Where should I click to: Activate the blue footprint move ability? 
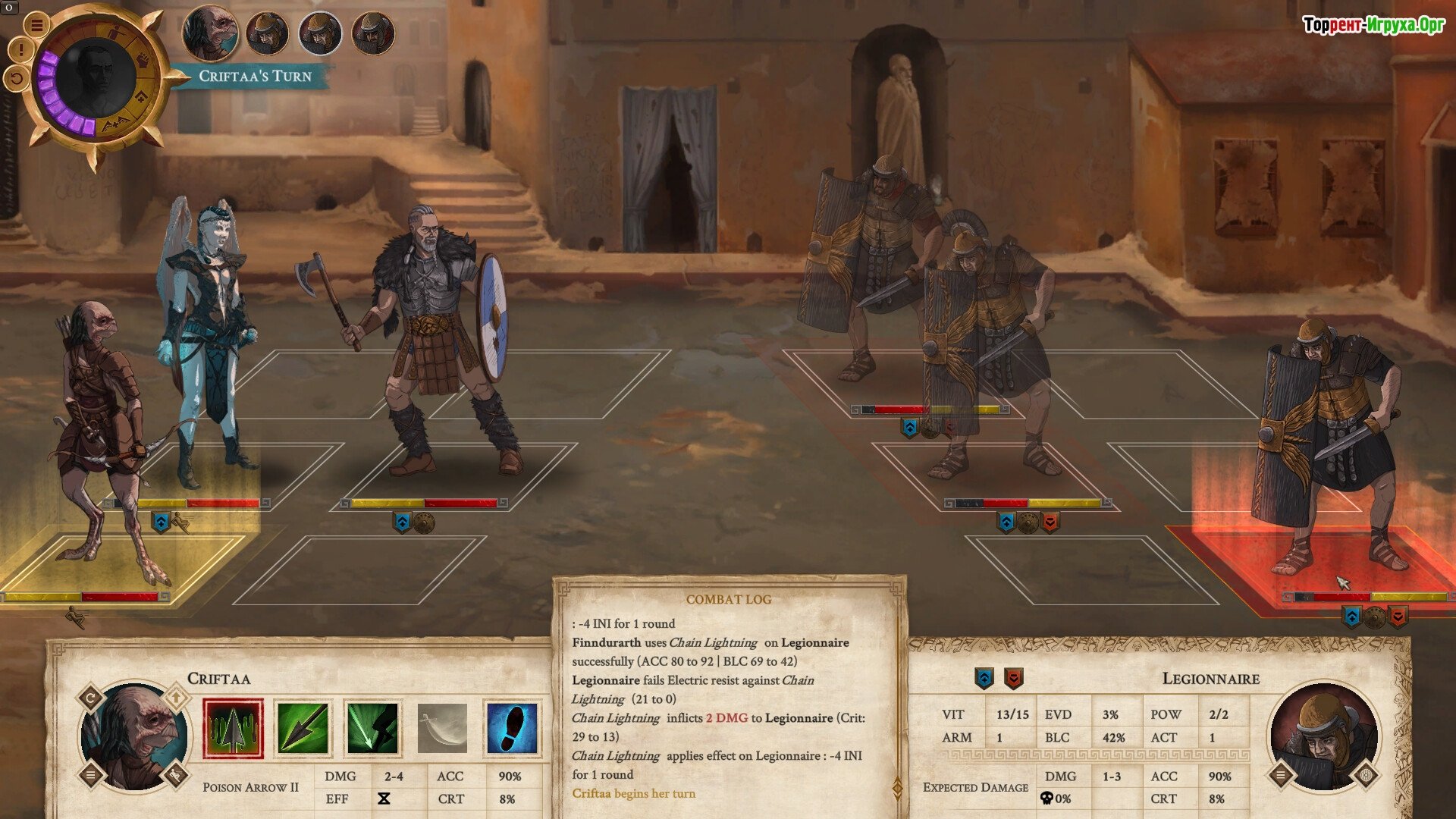(512, 729)
